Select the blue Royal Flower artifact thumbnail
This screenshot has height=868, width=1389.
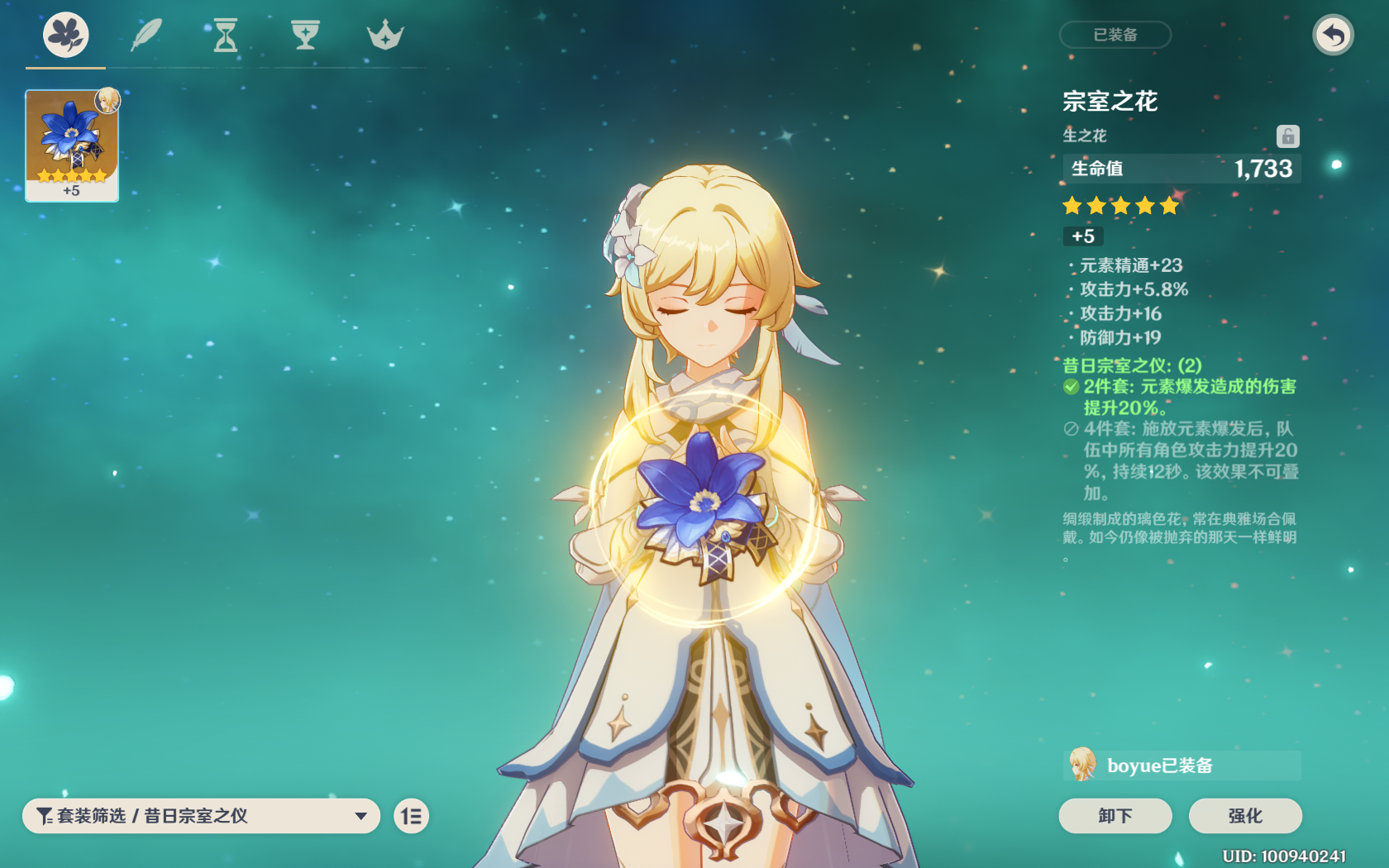(x=72, y=145)
